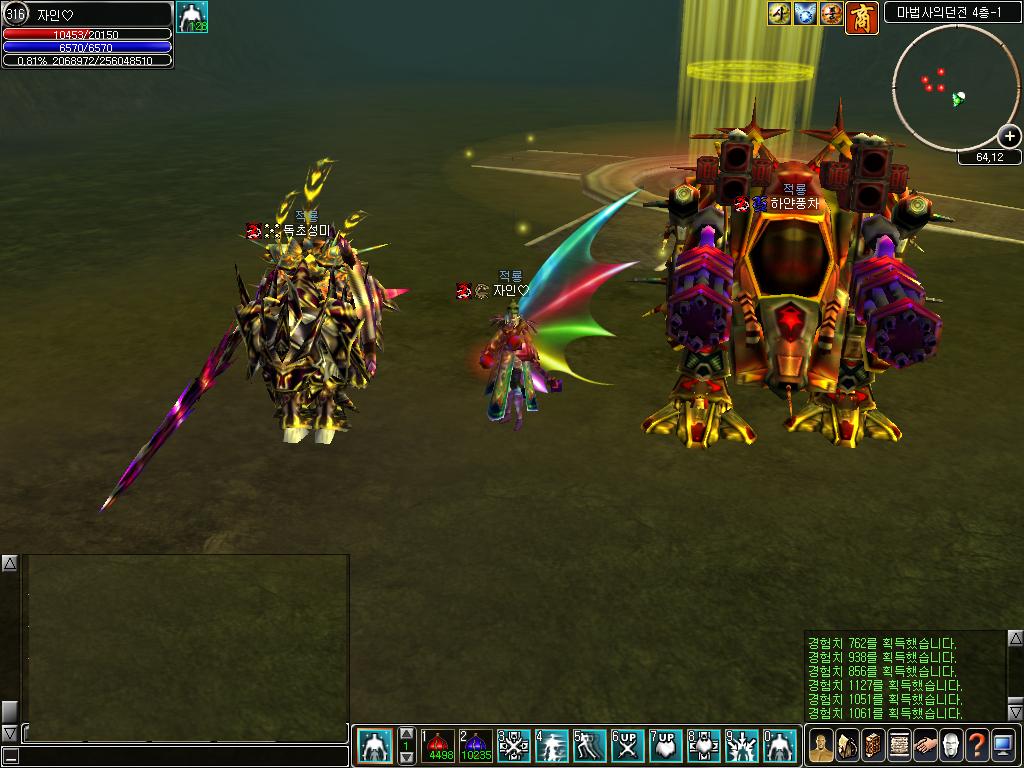Open the character info menu icon
Screen dimensions: 1024x768
(x=820, y=745)
